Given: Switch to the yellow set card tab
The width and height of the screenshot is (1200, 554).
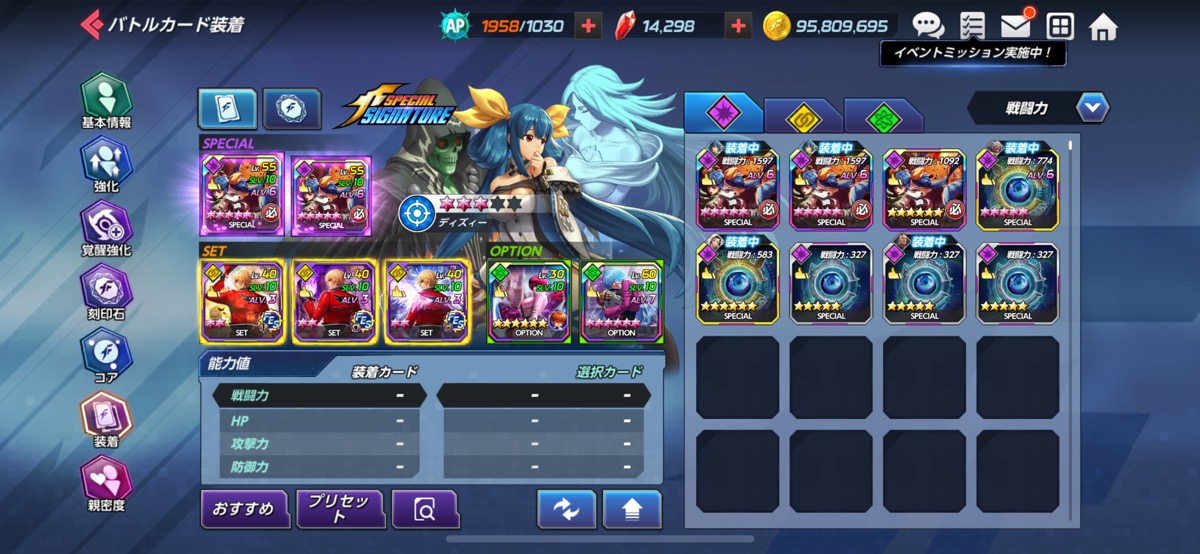Looking at the screenshot, I should click(802, 117).
